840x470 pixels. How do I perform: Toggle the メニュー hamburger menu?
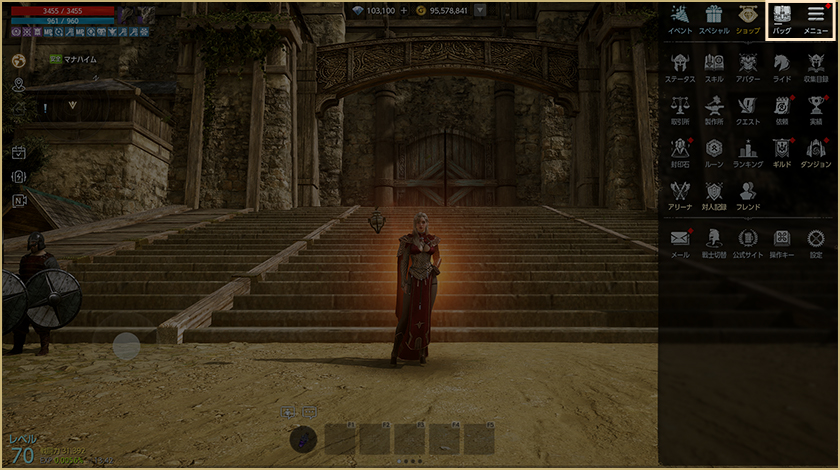[816, 19]
